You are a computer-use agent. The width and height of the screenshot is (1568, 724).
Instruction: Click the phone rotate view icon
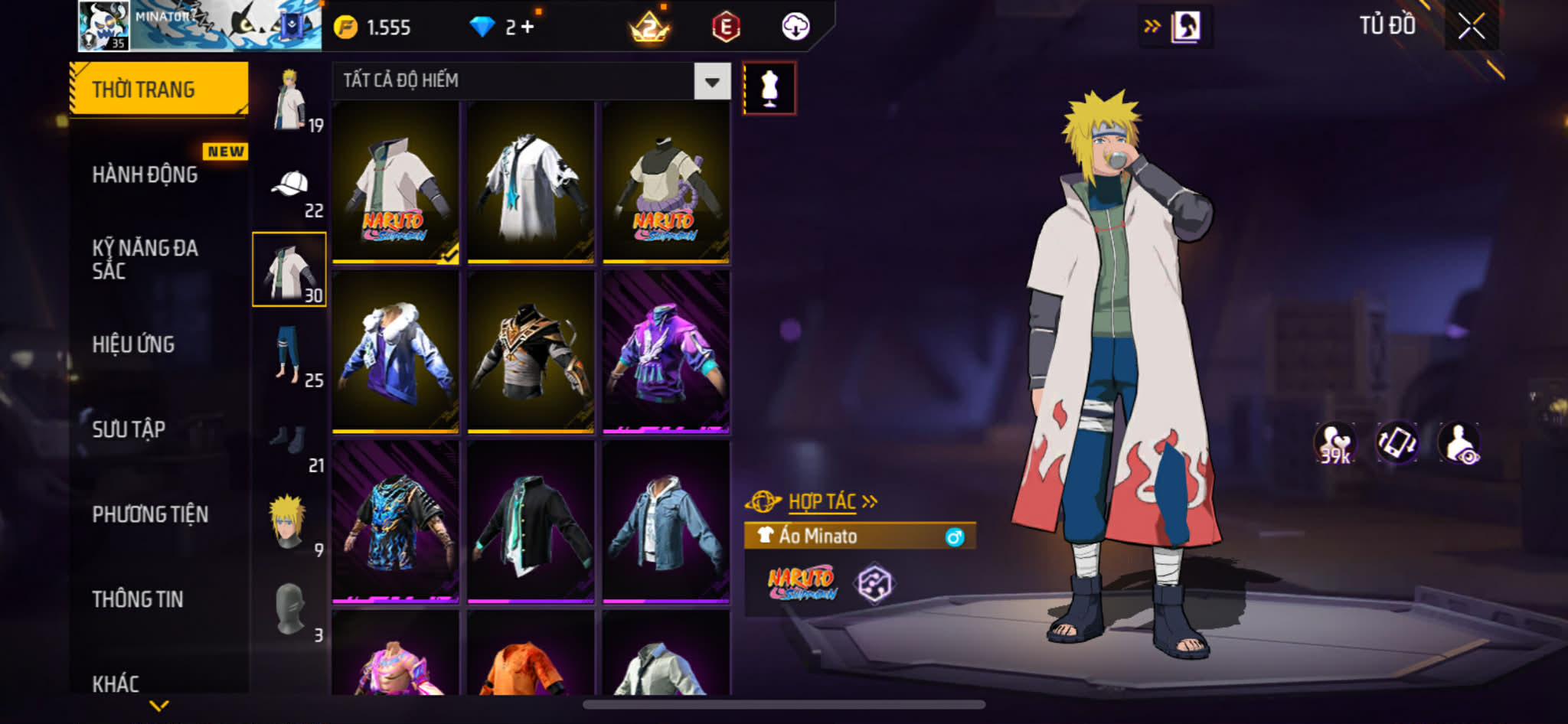pyautogui.click(x=1396, y=442)
